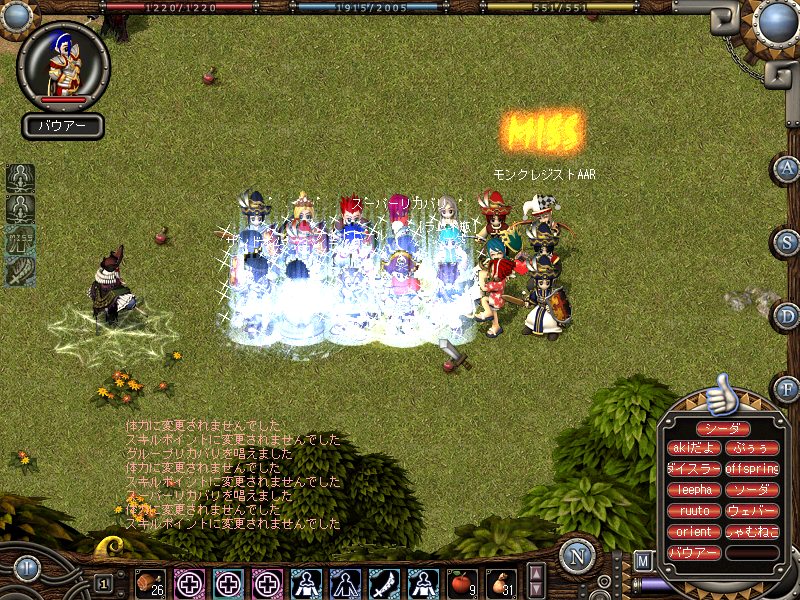Choose offspring in the party list
This screenshot has height=600, width=800.
click(752, 469)
